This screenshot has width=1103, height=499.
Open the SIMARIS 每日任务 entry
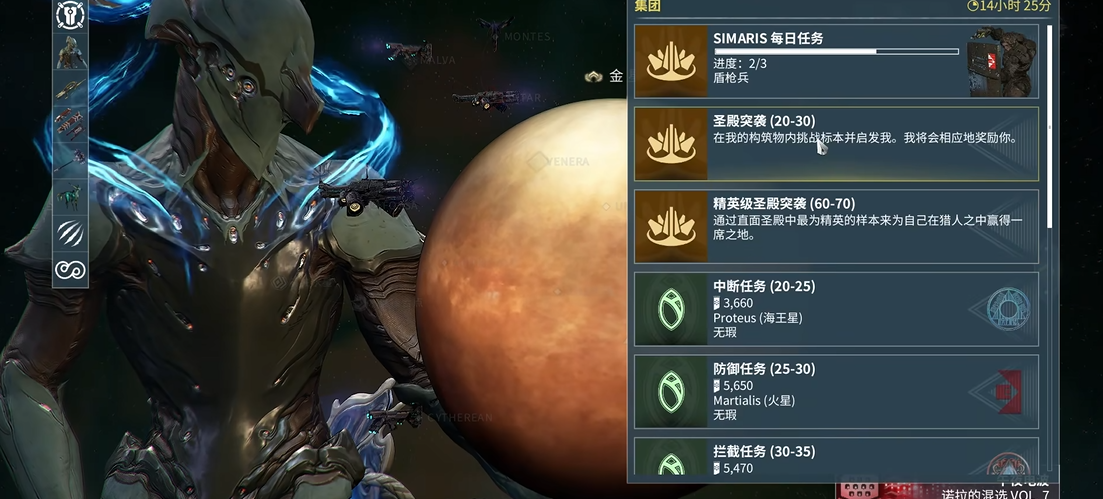836,62
